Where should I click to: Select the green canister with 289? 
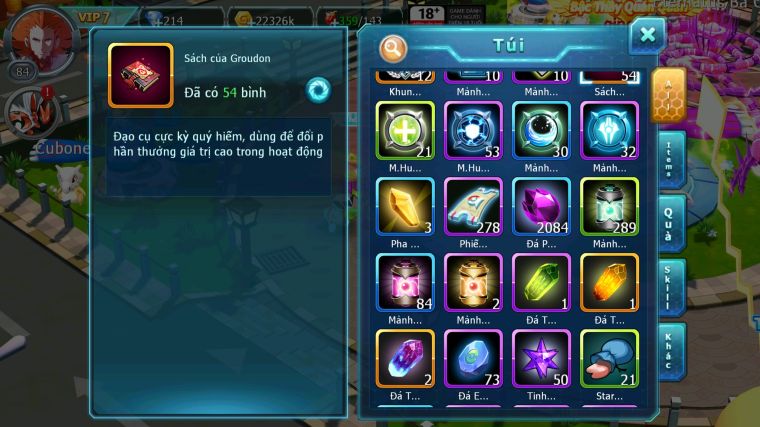coord(609,206)
